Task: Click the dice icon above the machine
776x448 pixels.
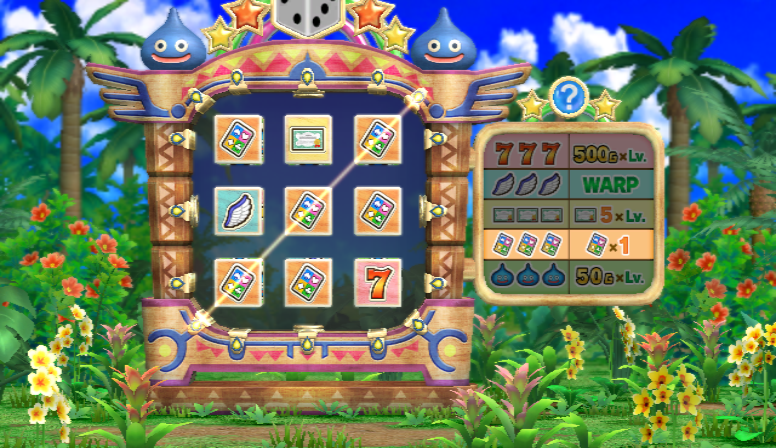Action: (x=309, y=16)
